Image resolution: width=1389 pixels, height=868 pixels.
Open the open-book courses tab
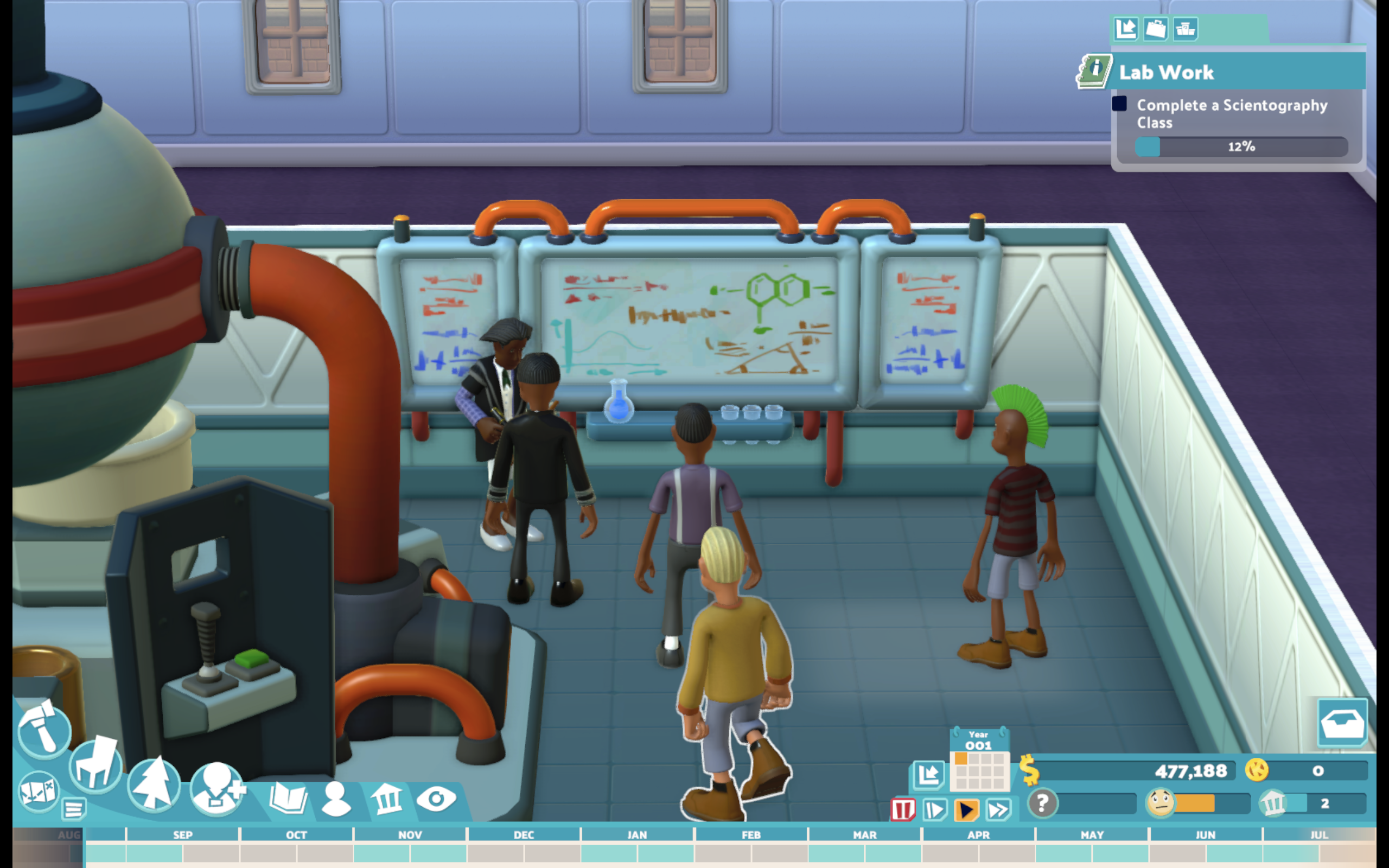pyautogui.click(x=288, y=798)
